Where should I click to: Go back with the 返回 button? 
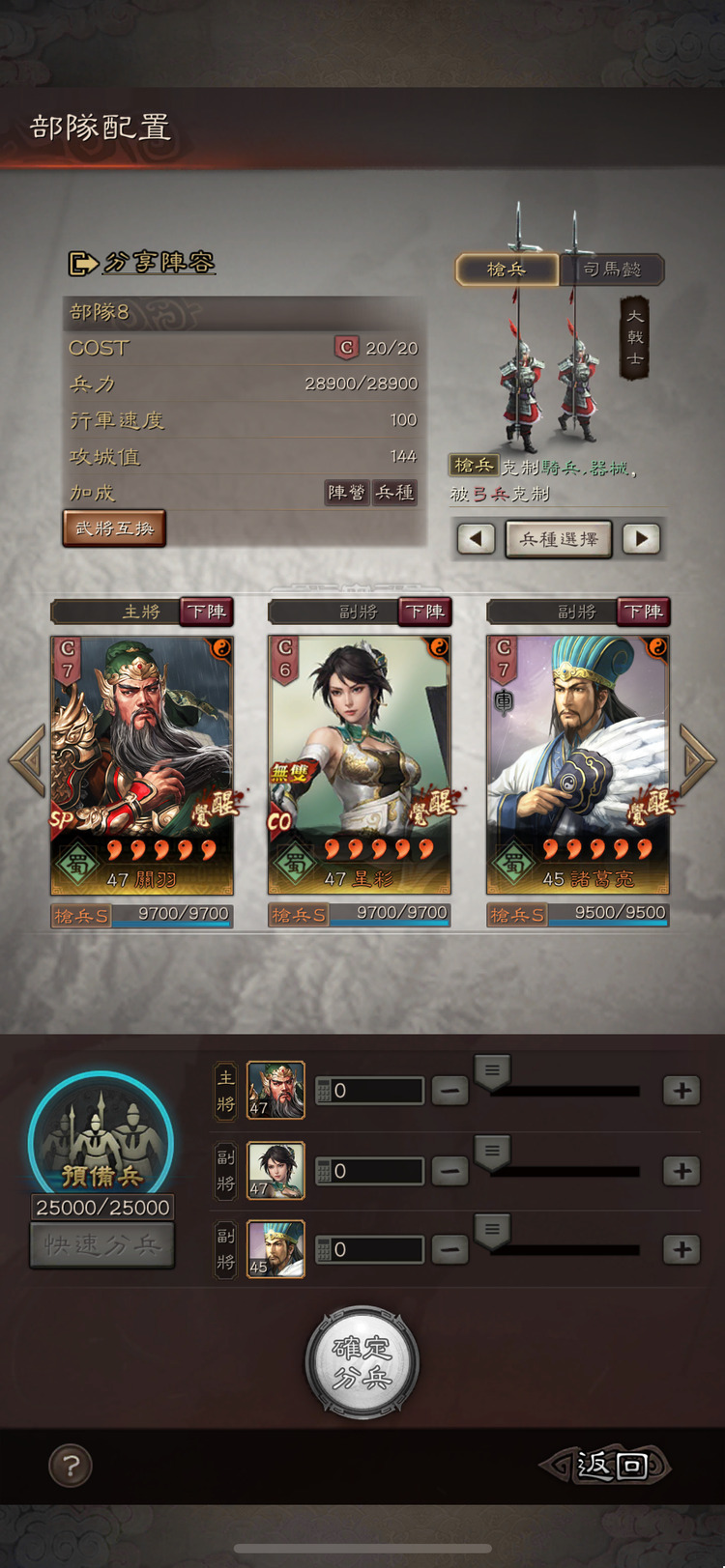pyautogui.click(x=607, y=1466)
